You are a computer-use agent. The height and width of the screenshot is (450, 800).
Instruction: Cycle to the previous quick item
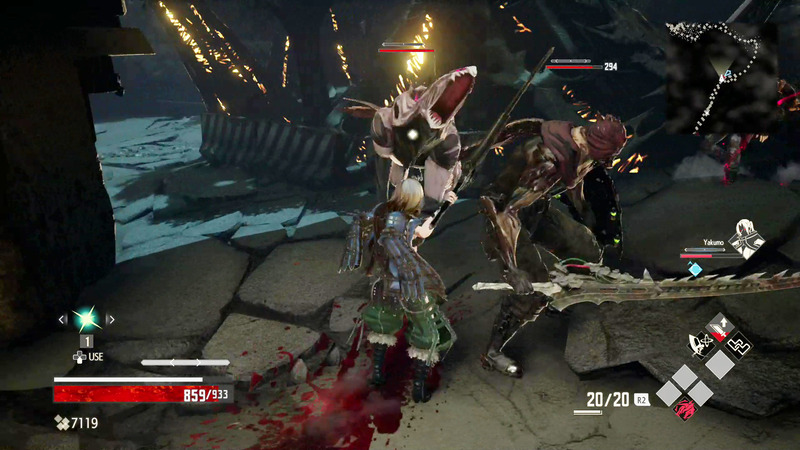[62, 320]
